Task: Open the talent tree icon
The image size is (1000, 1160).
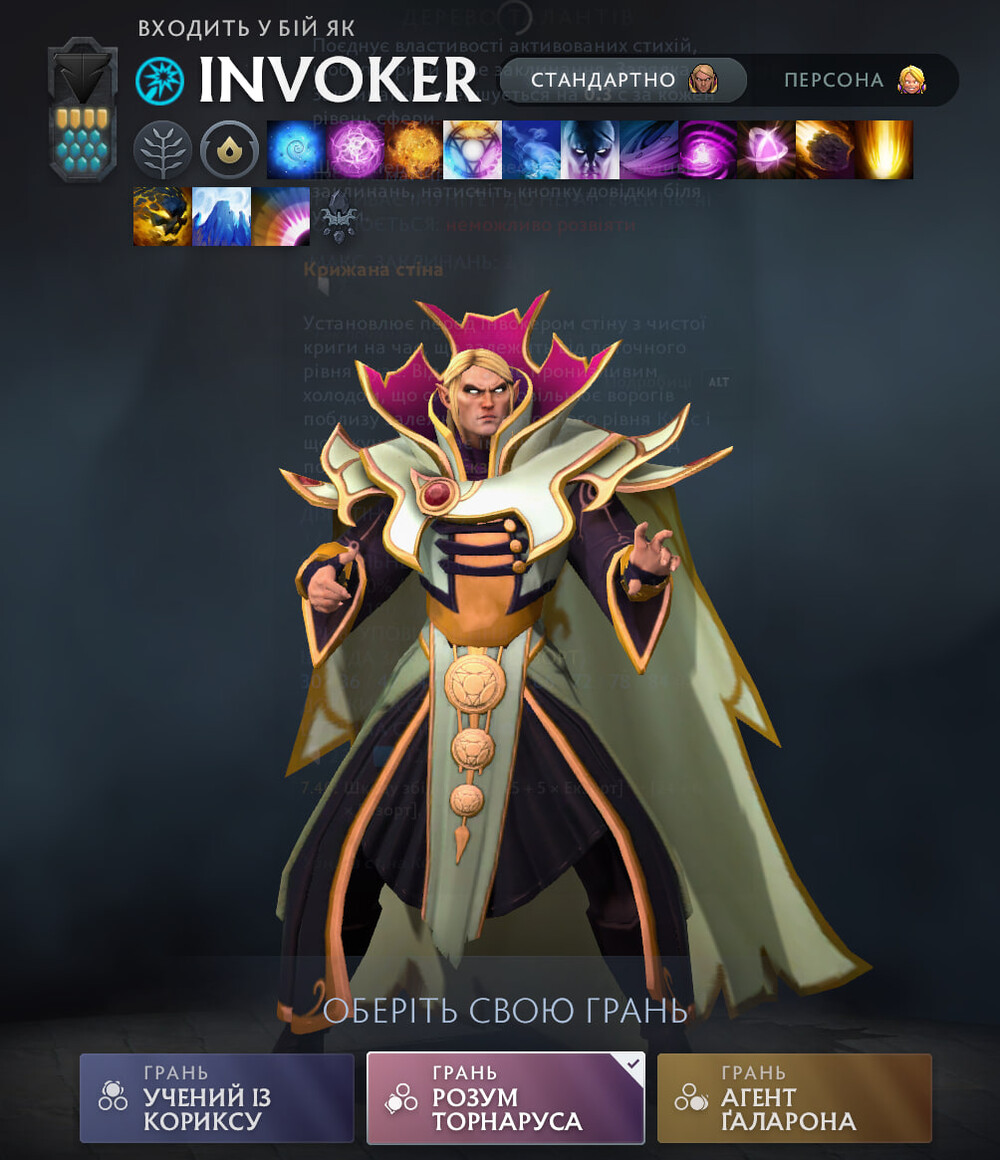Action: [162, 150]
